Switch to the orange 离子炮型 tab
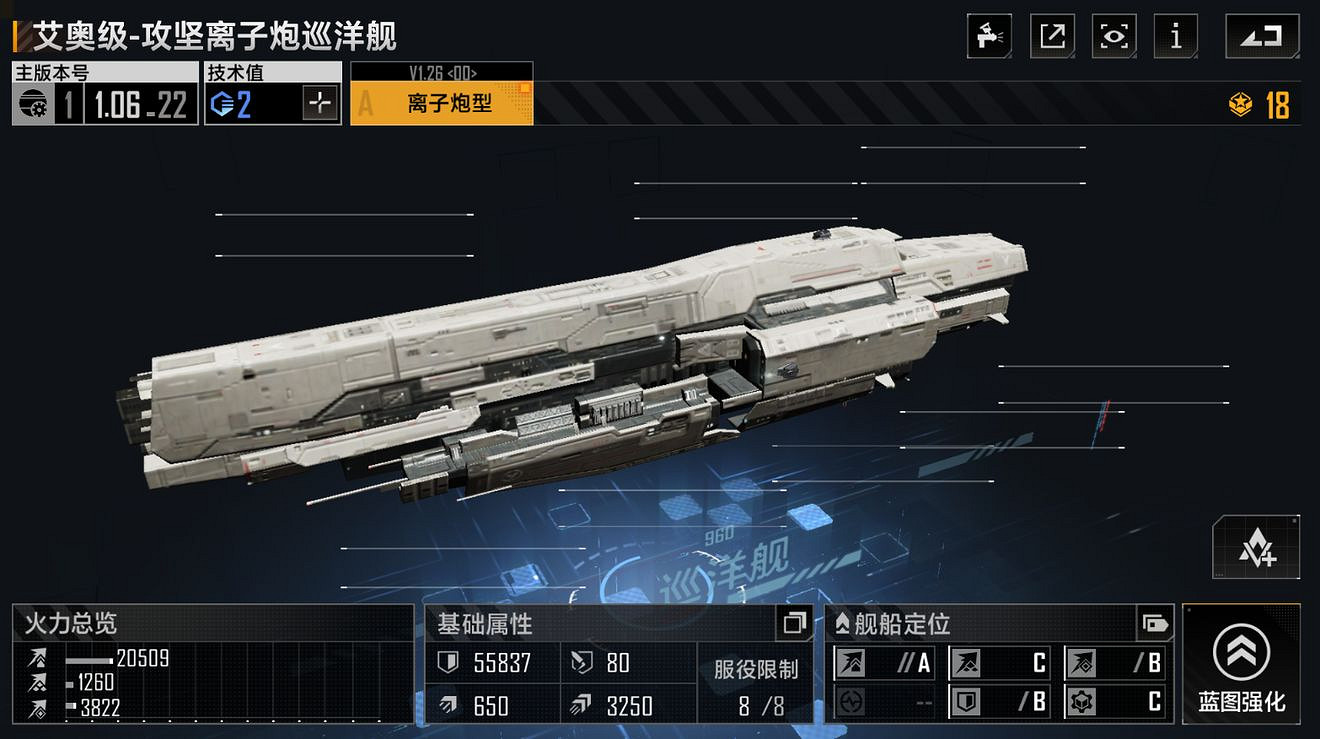 pos(440,99)
